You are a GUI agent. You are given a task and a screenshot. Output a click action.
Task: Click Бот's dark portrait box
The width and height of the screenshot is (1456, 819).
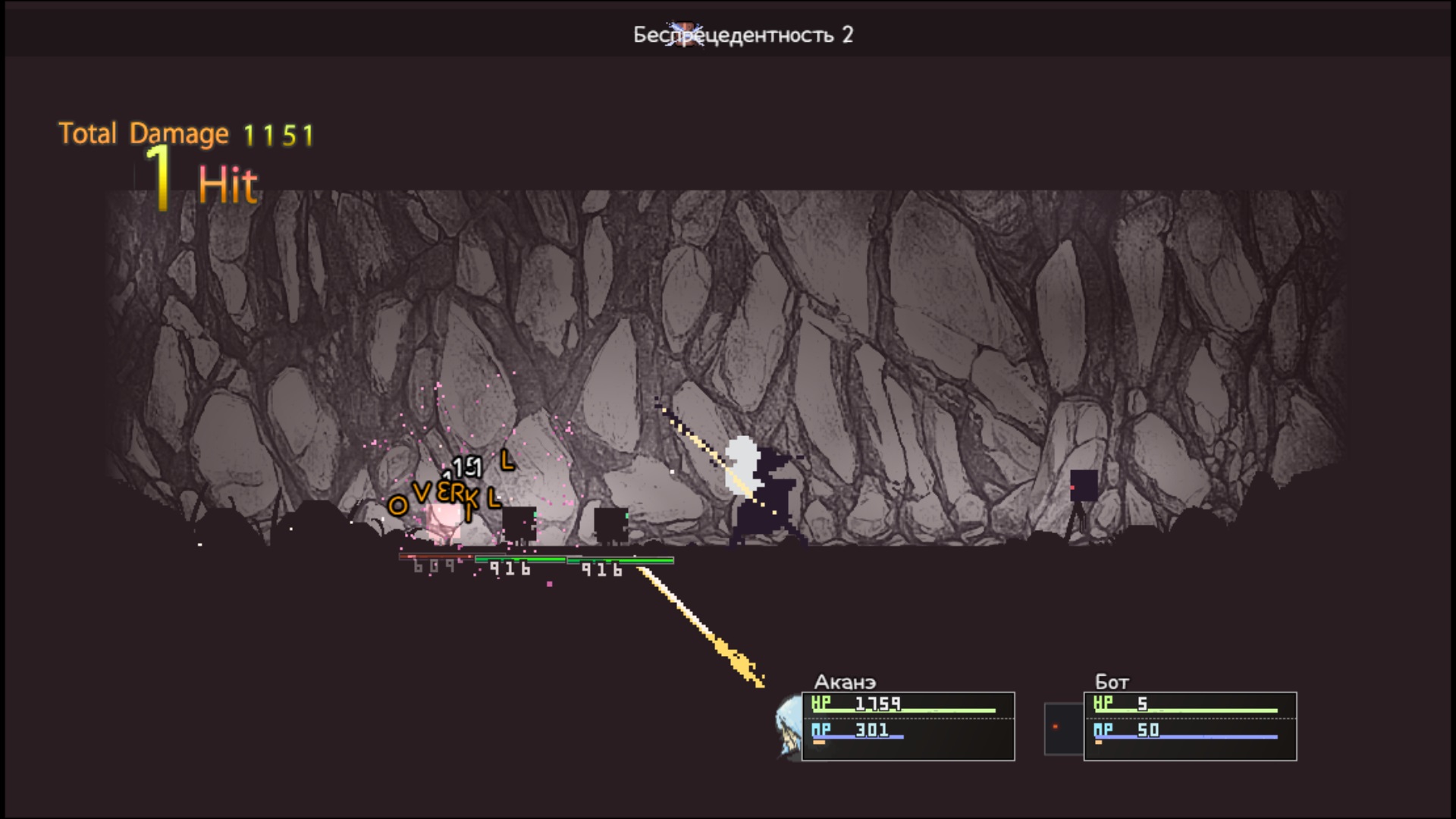1063,728
